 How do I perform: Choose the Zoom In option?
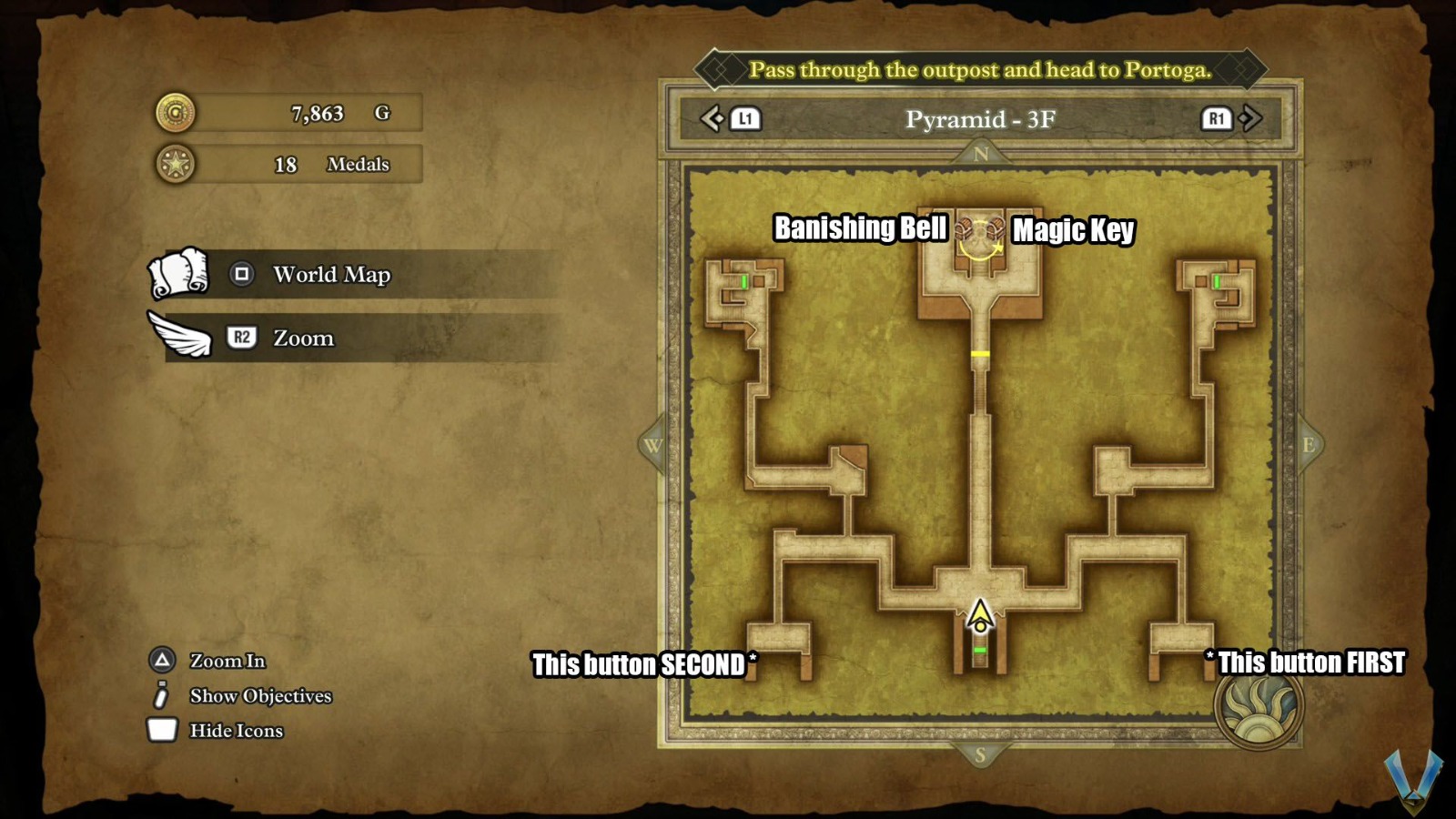227,661
